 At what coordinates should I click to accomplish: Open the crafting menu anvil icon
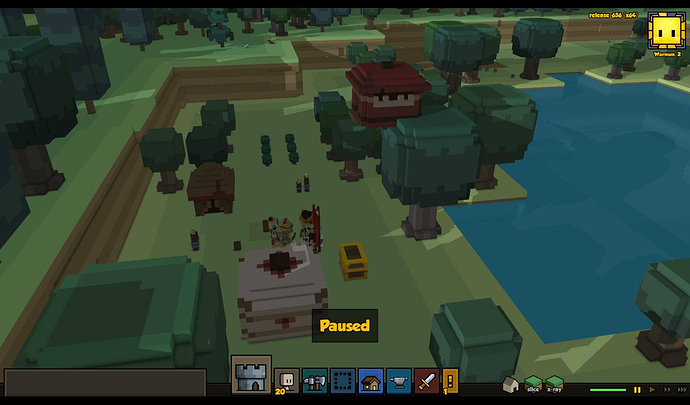(399, 380)
